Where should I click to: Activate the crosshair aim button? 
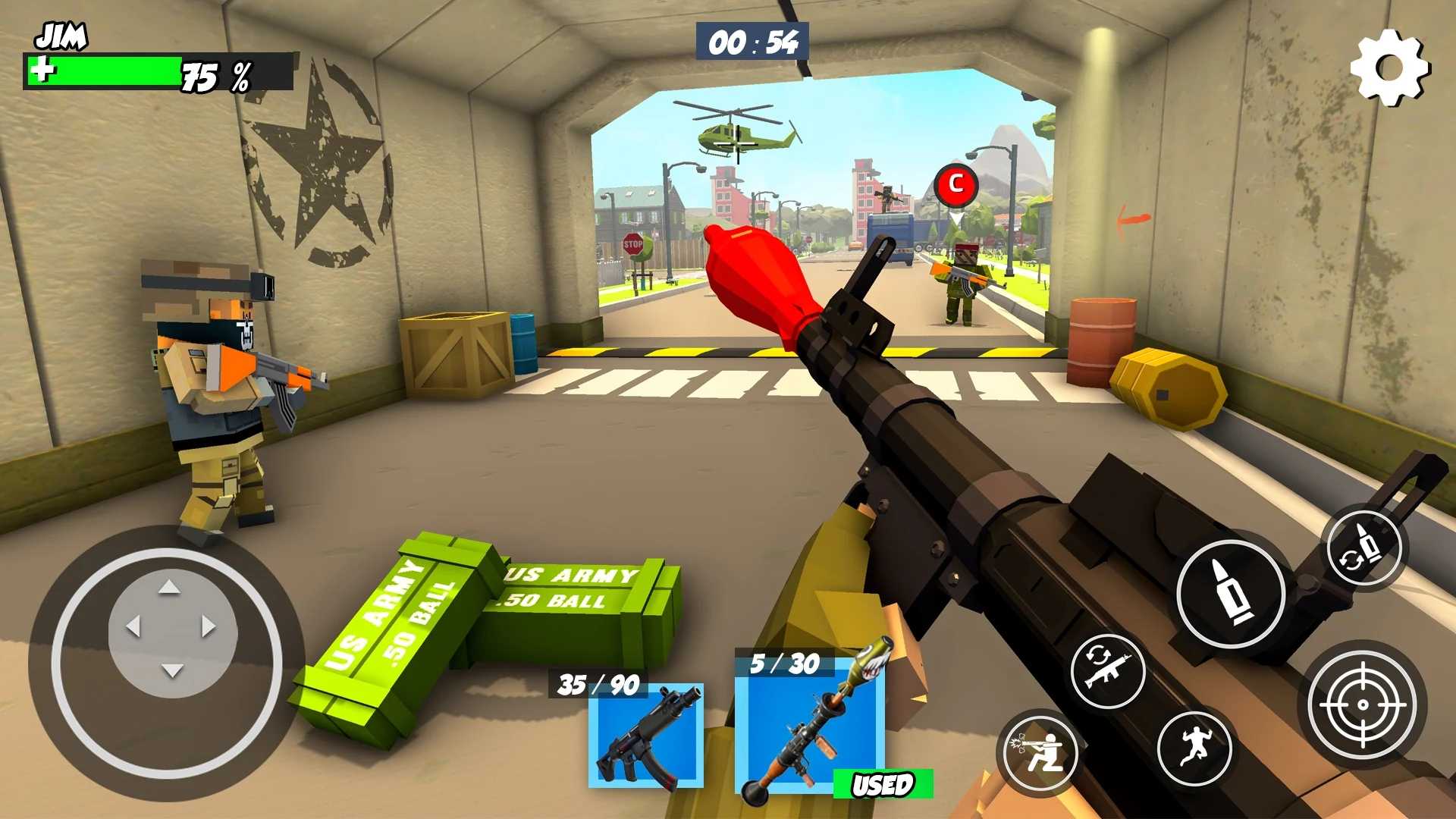coord(1362,704)
